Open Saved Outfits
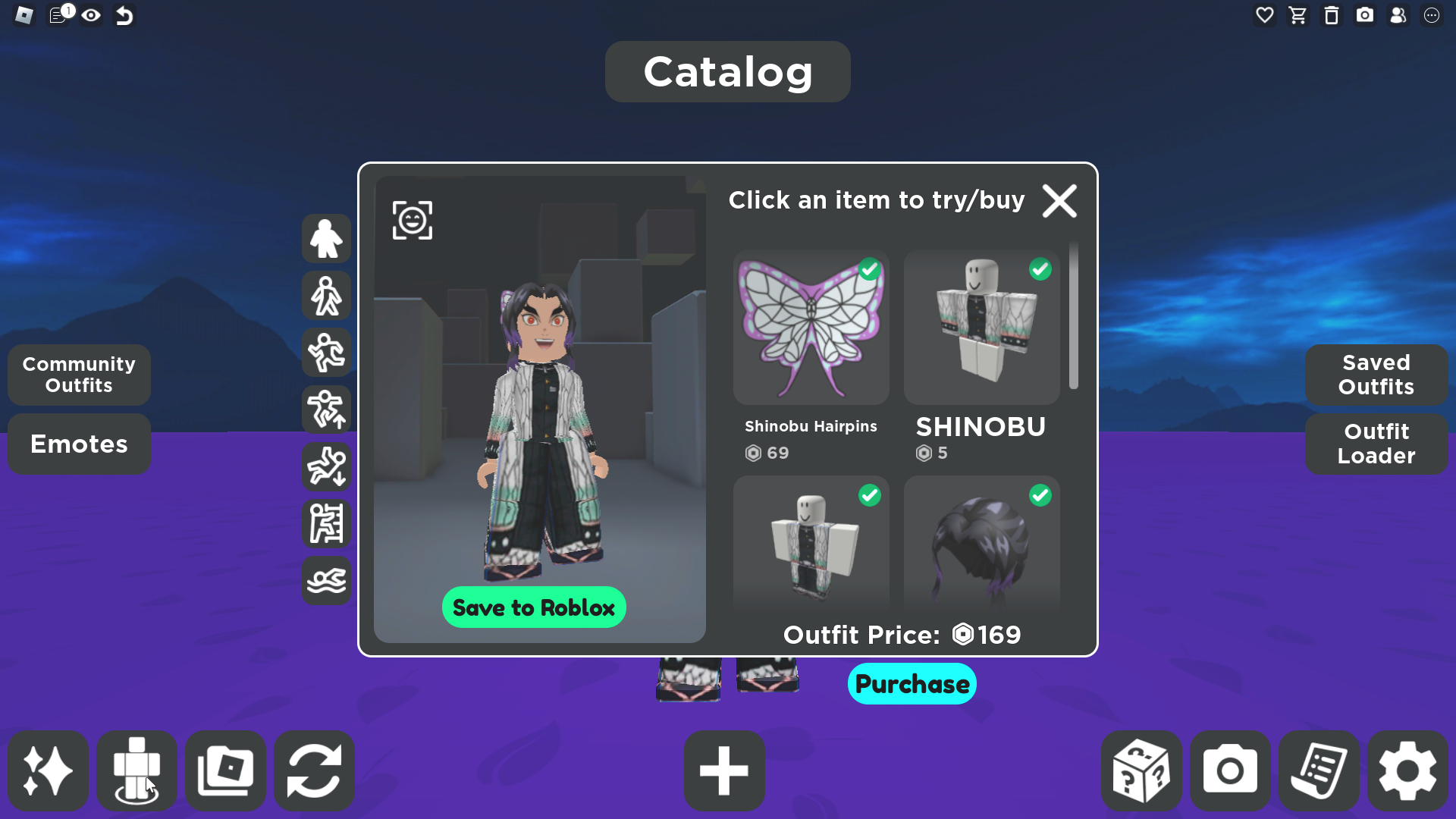The image size is (1456, 819). point(1376,375)
